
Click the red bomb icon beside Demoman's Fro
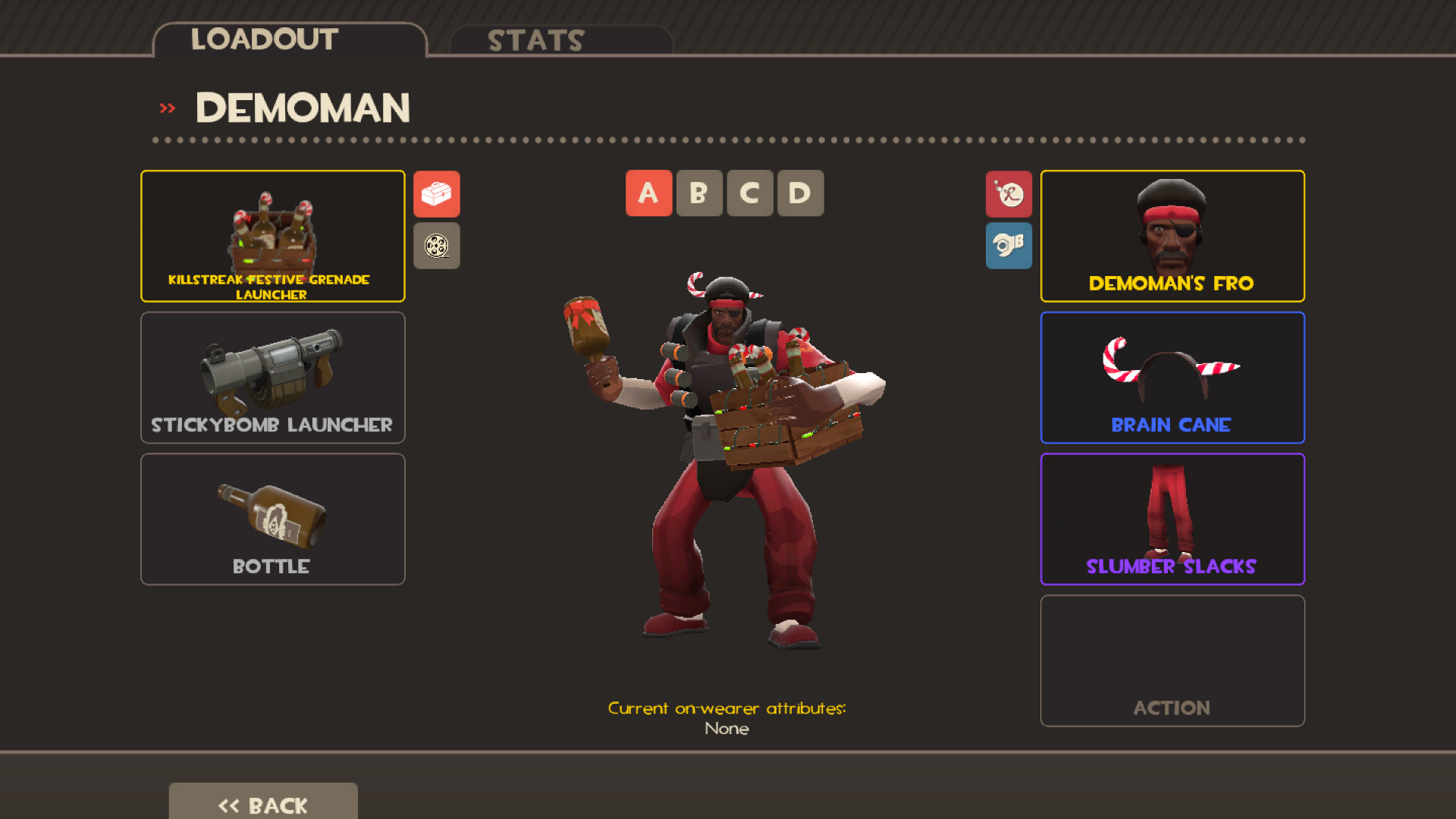tap(1009, 194)
